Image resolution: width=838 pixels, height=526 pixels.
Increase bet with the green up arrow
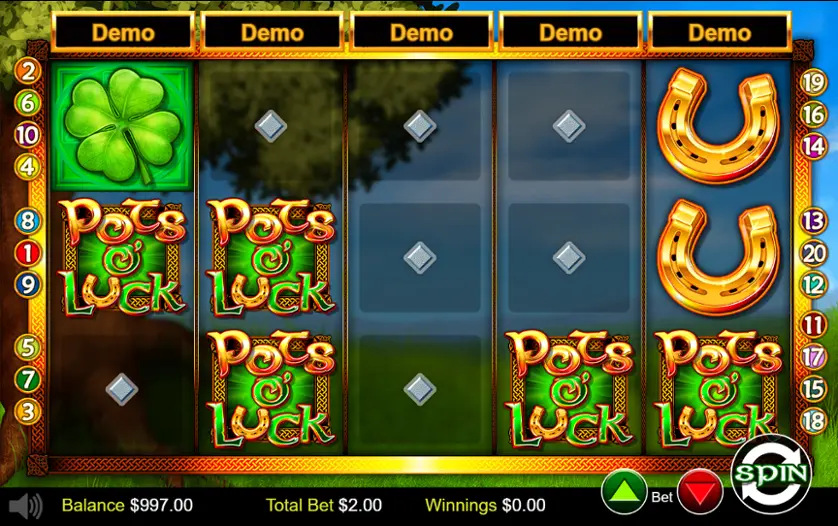(623, 493)
